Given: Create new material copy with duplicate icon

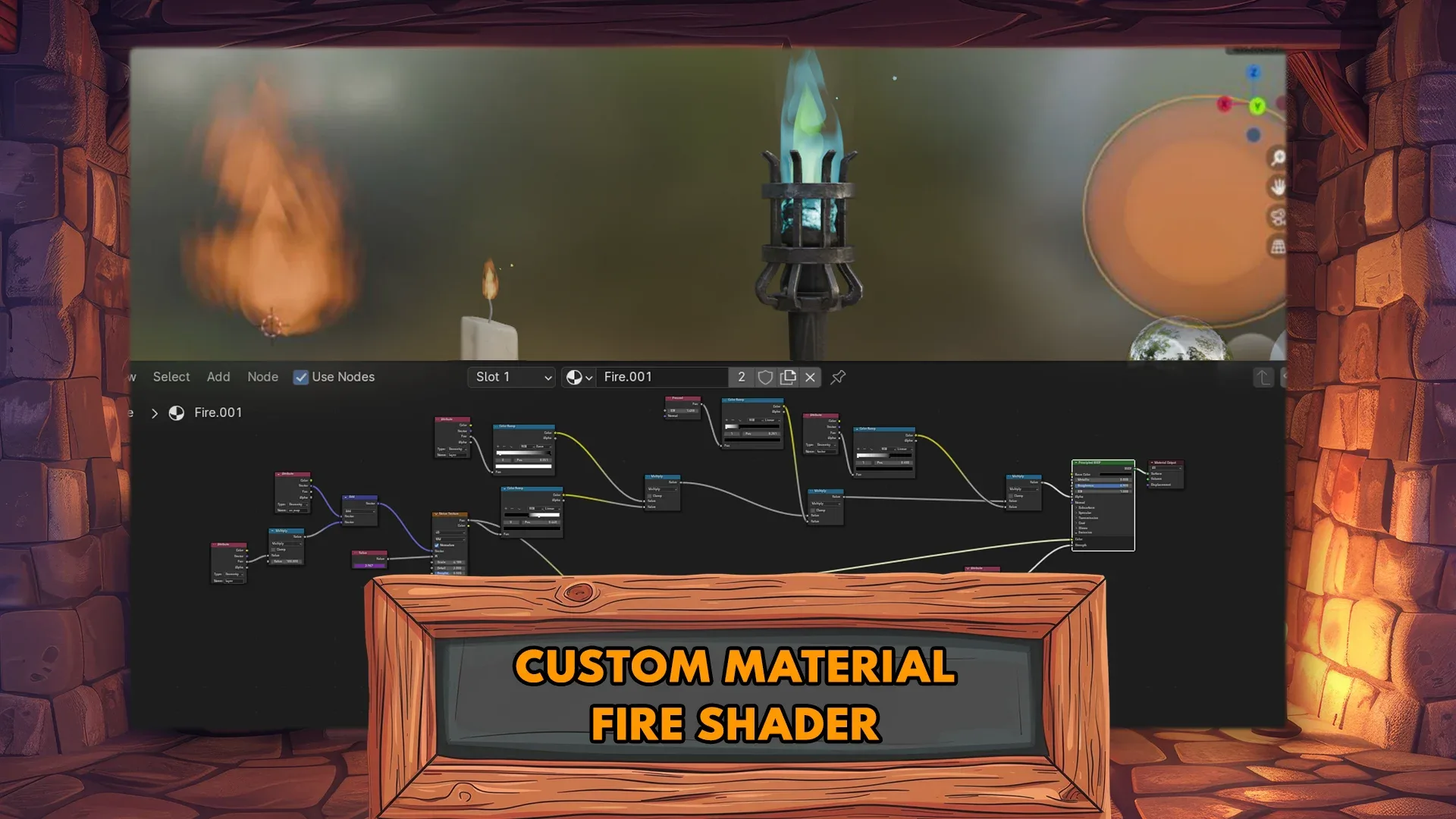Looking at the screenshot, I should 787,377.
